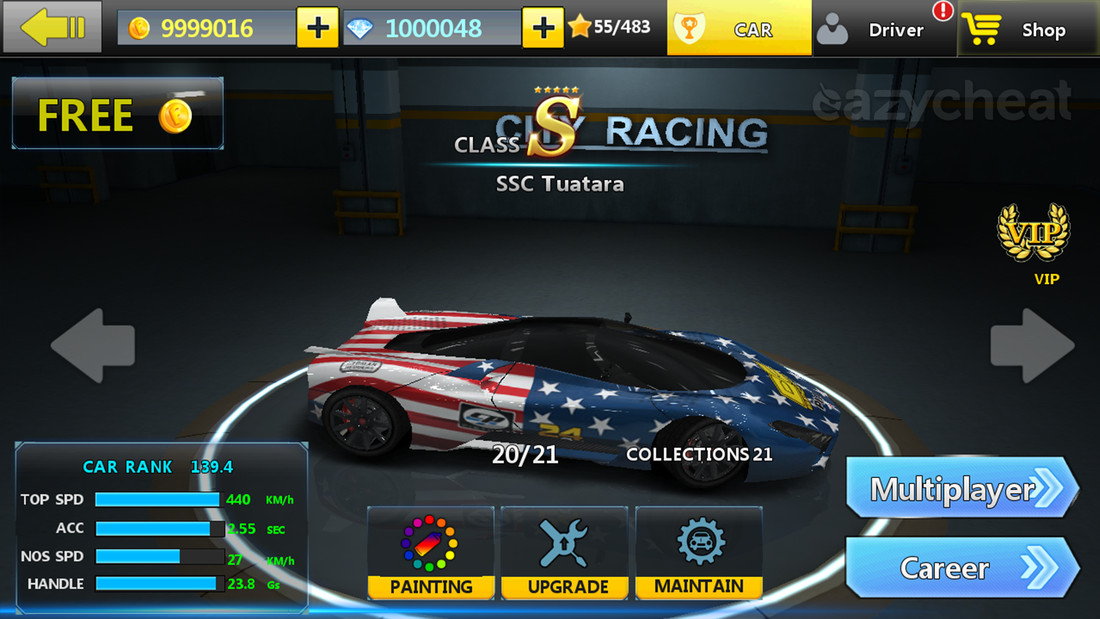Switch to the CAR tab
This screenshot has width=1100, height=619.
pyautogui.click(x=740, y=29)
